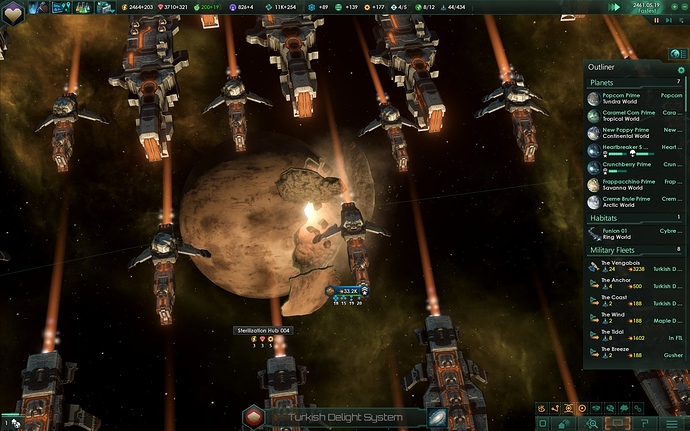Open the galaxy map view button
Screen dimensions: 690x431
pyautogui.click(x=437, y=417)
